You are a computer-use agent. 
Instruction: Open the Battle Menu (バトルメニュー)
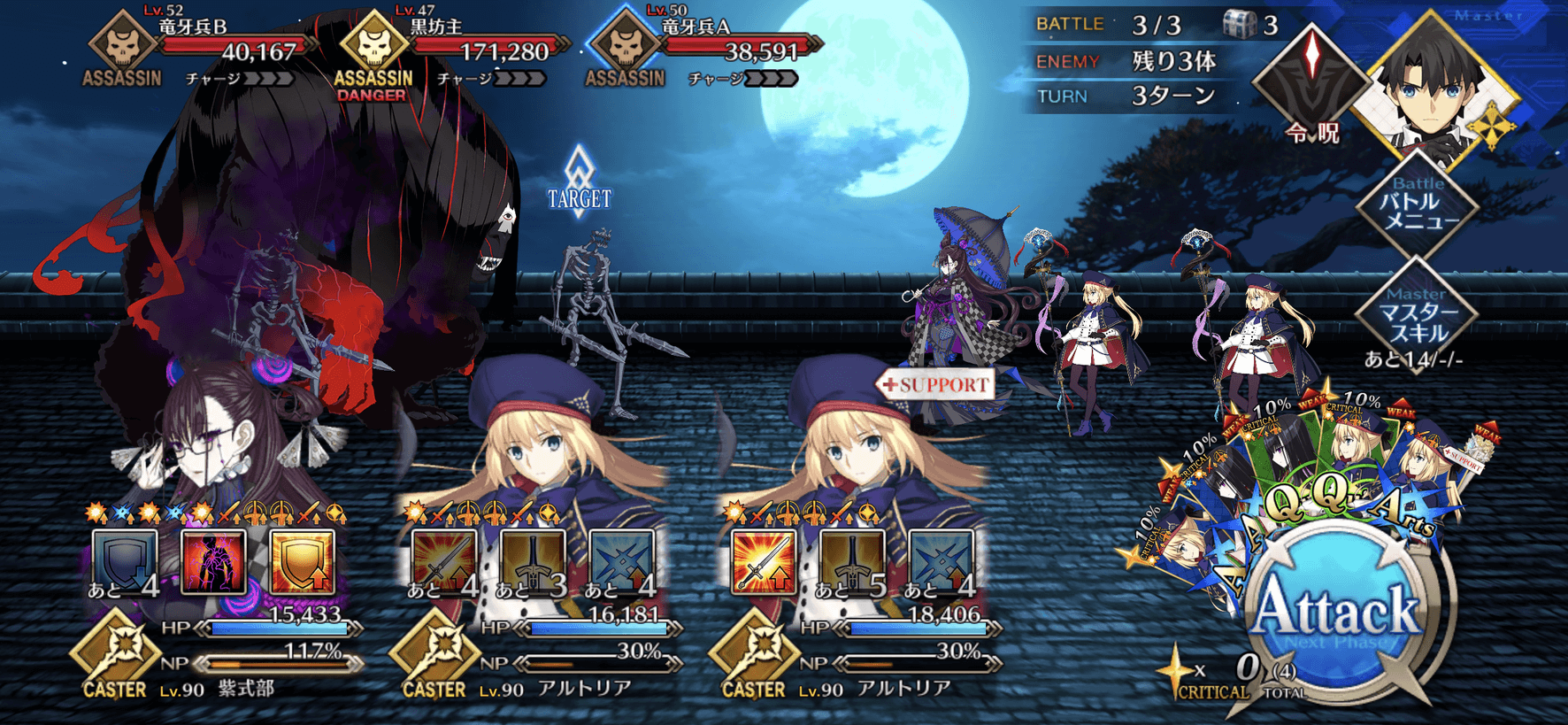1418,205
